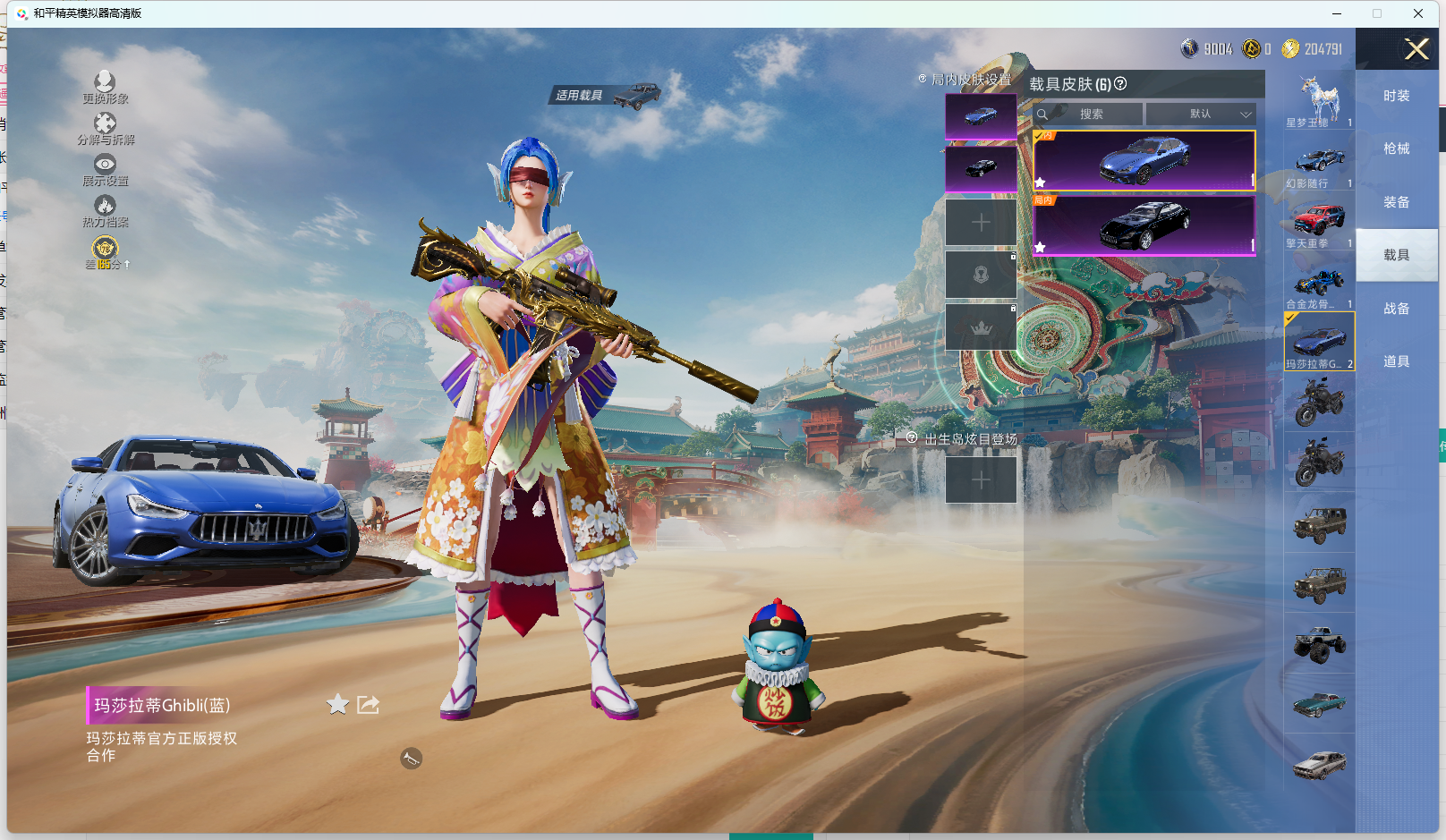Open the 默认 sort dropdown
Viewport: 1446px width, 840px height.
point(1201,115)
